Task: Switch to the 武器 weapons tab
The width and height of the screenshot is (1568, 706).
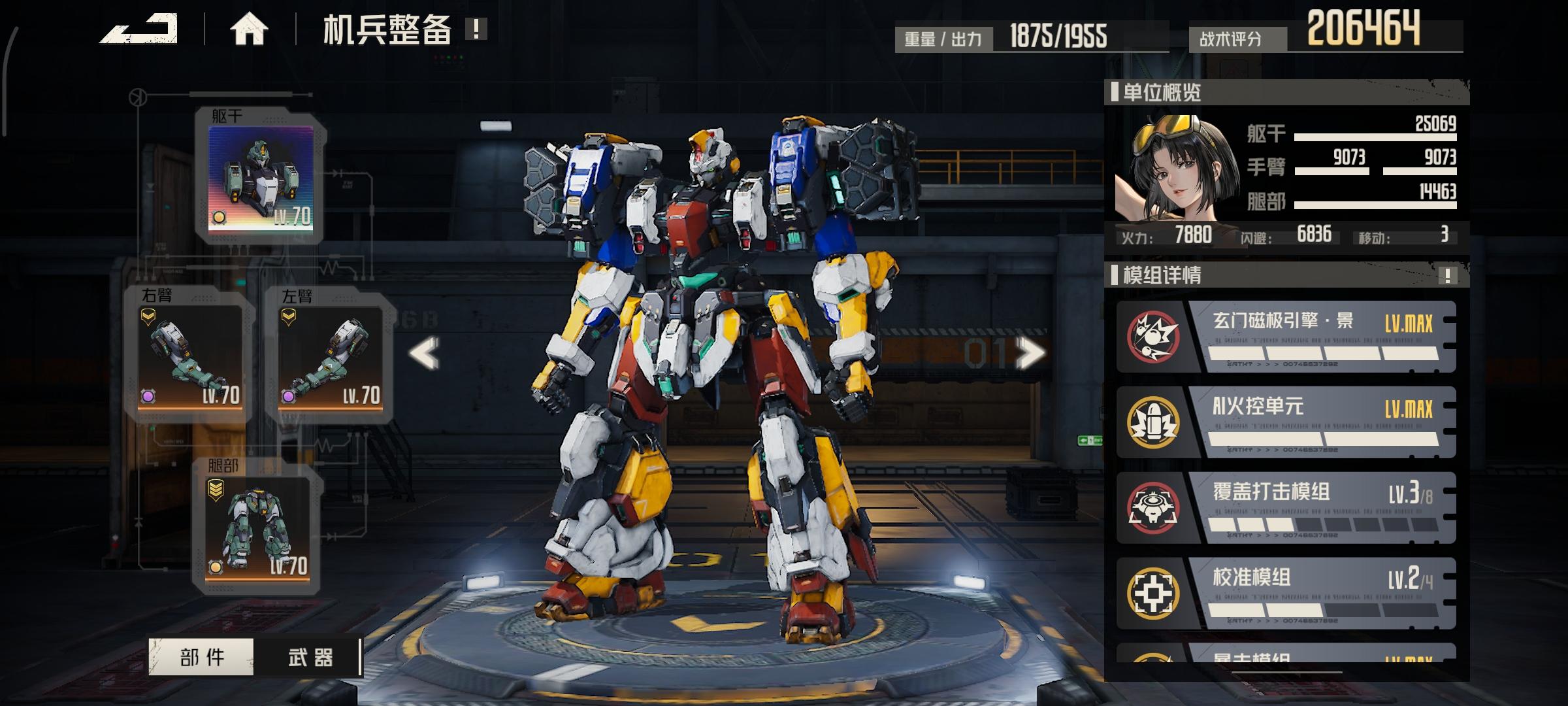Action: click(x=310, y=657)
